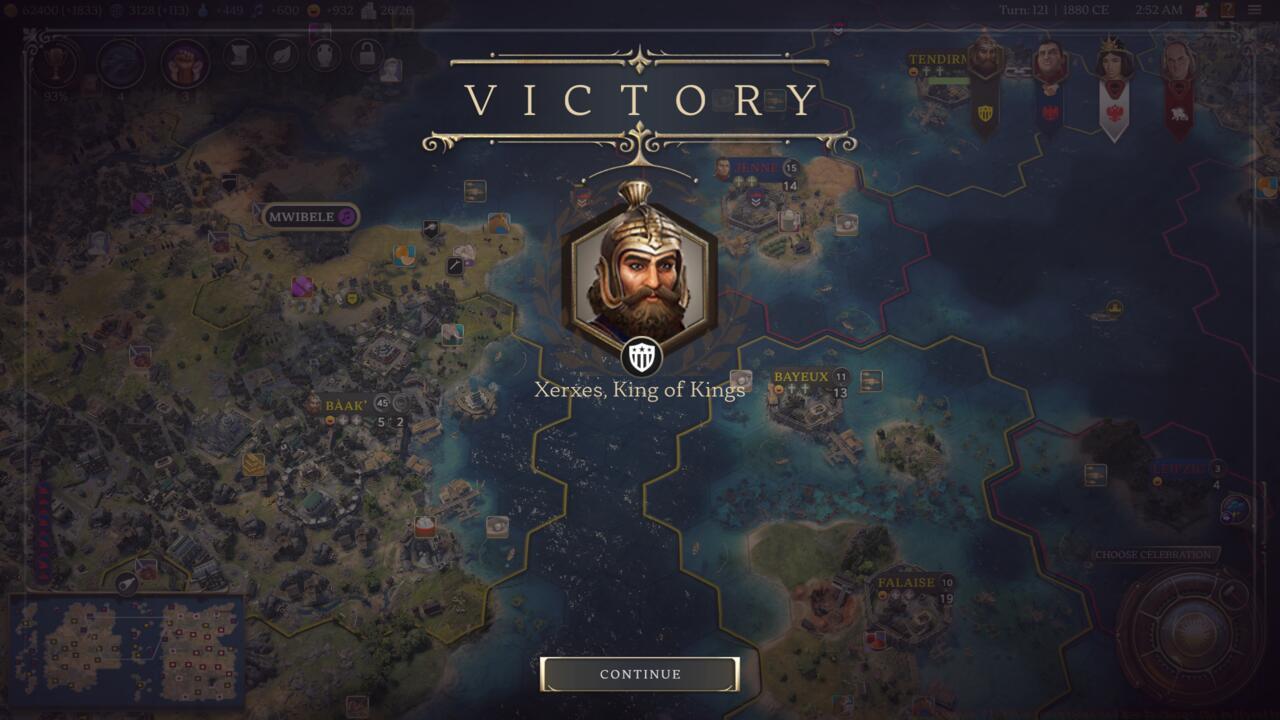Screen dimensions: 1280x720
Task: Click the crowned queen leader banner
Action: point(1111,60)
